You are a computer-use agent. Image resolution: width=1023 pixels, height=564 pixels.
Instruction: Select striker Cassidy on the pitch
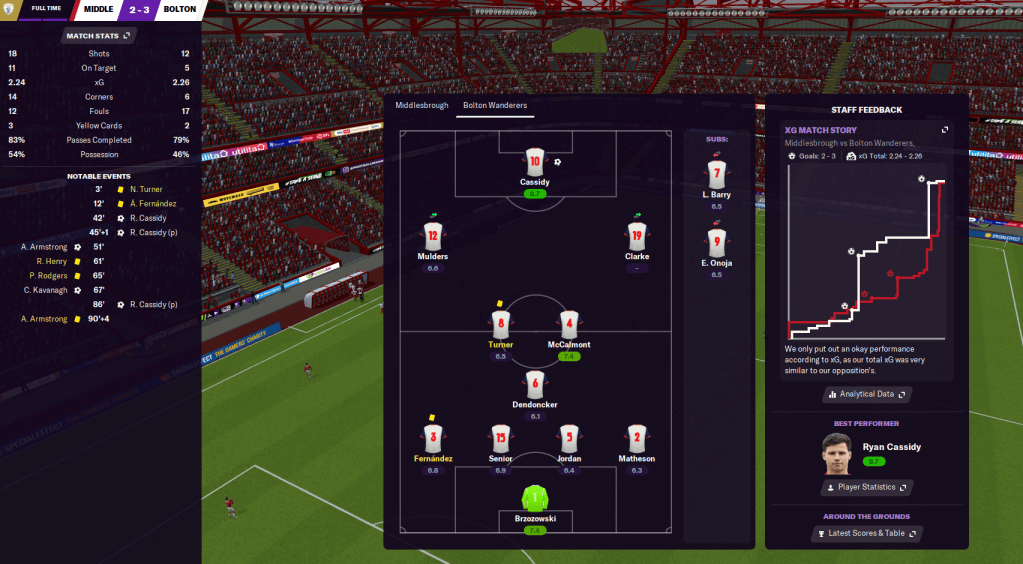tap(535, 163)
